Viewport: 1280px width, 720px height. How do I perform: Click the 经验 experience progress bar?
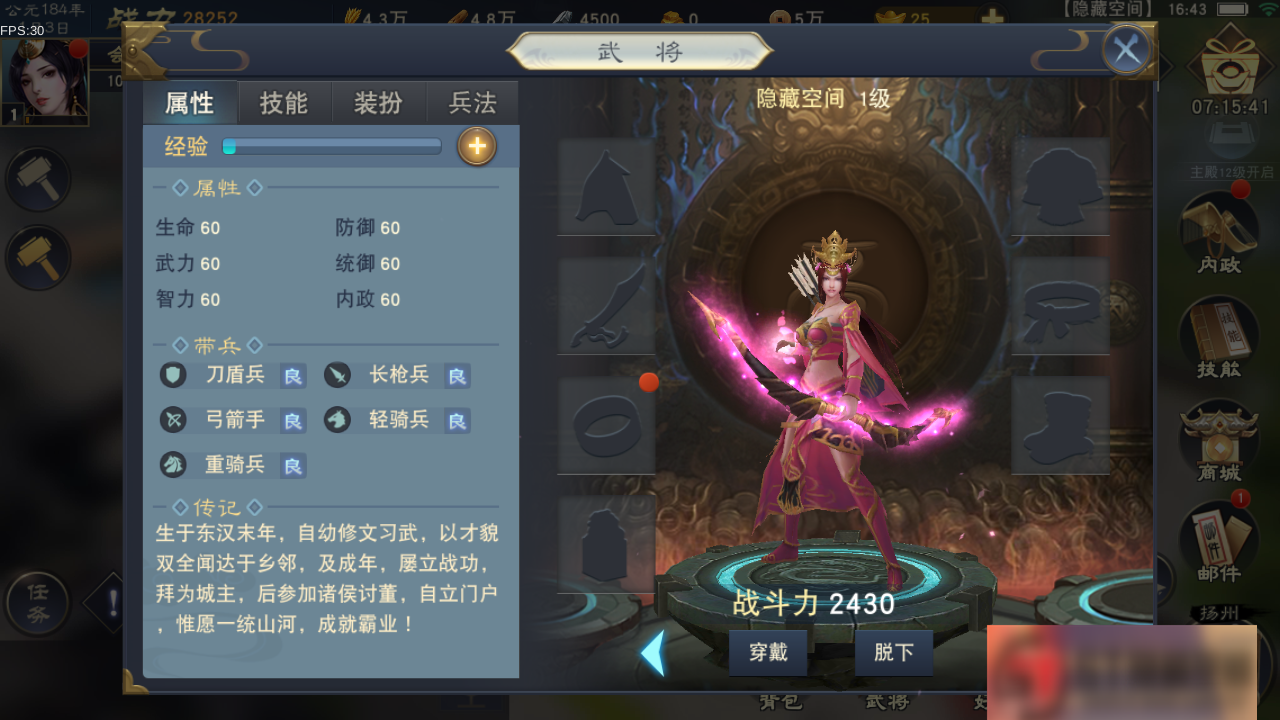coord(332,145)
